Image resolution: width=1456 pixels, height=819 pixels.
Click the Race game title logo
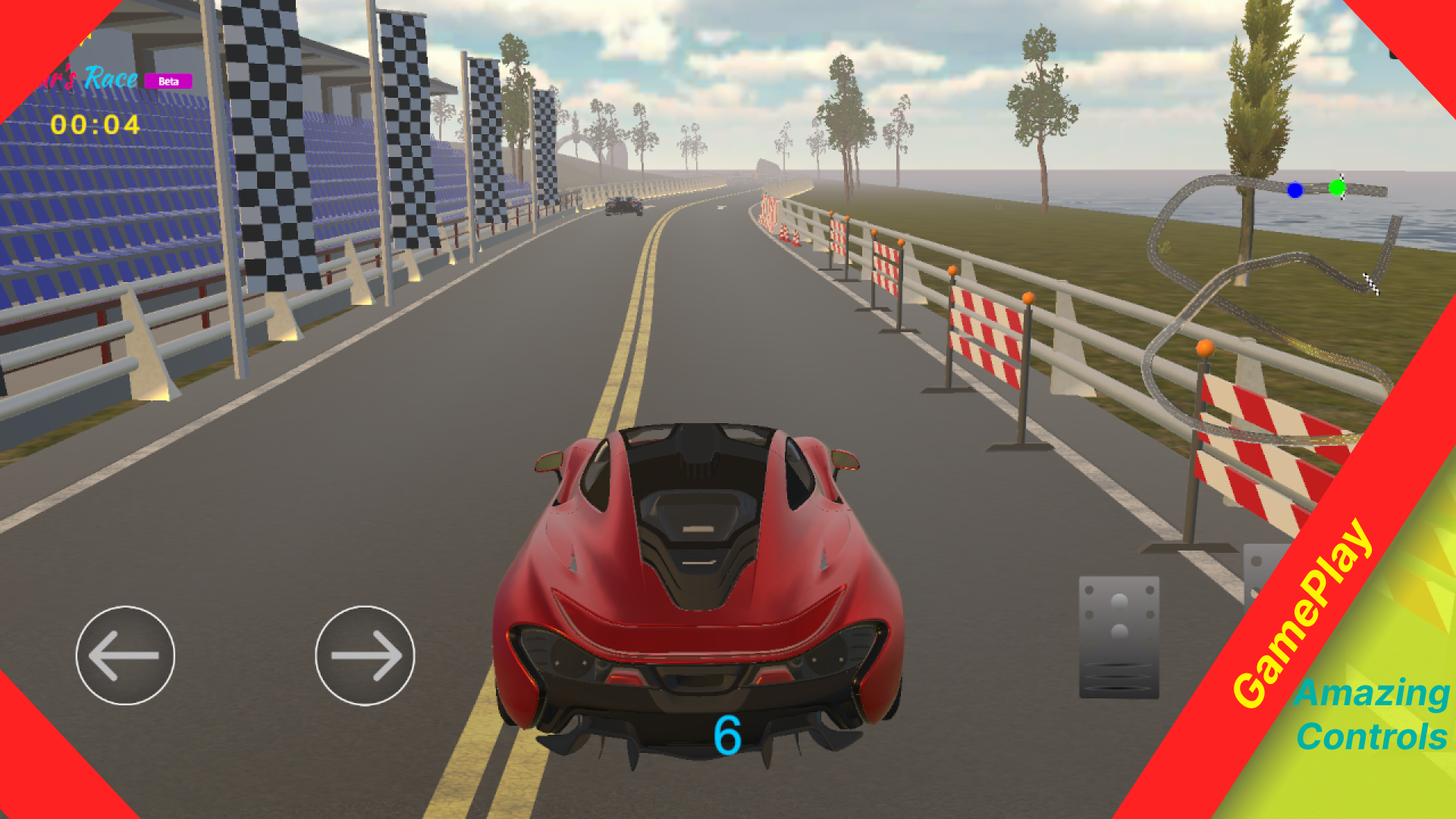pyautogui.click(x=111, y=77)
